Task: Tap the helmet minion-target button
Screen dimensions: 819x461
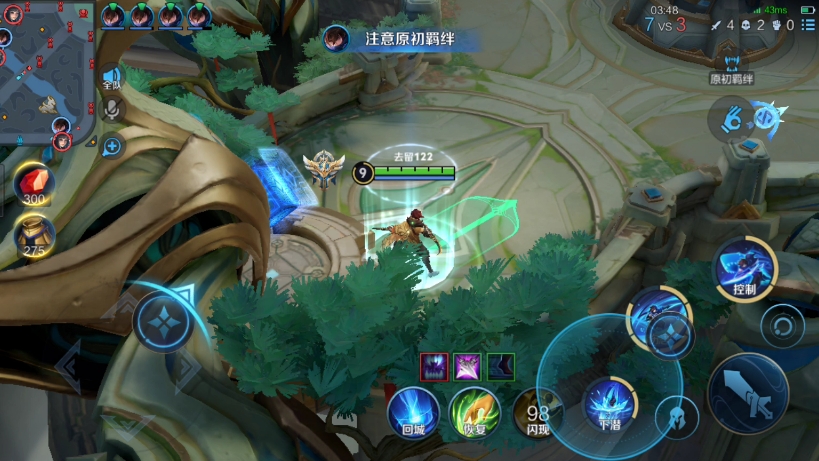Action: pyautogui.click(x=676, y=416)
